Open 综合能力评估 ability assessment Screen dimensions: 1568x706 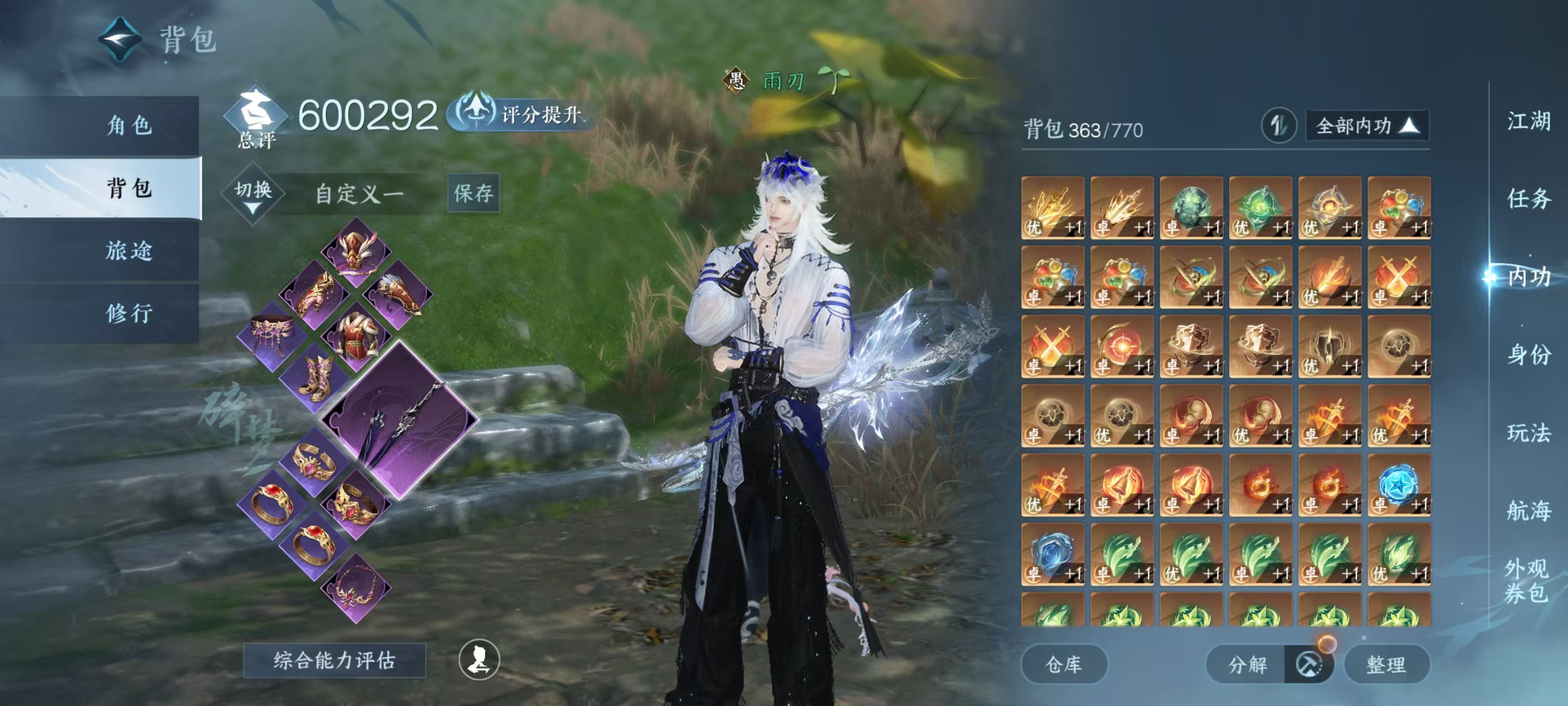click(x=334, y=660)
